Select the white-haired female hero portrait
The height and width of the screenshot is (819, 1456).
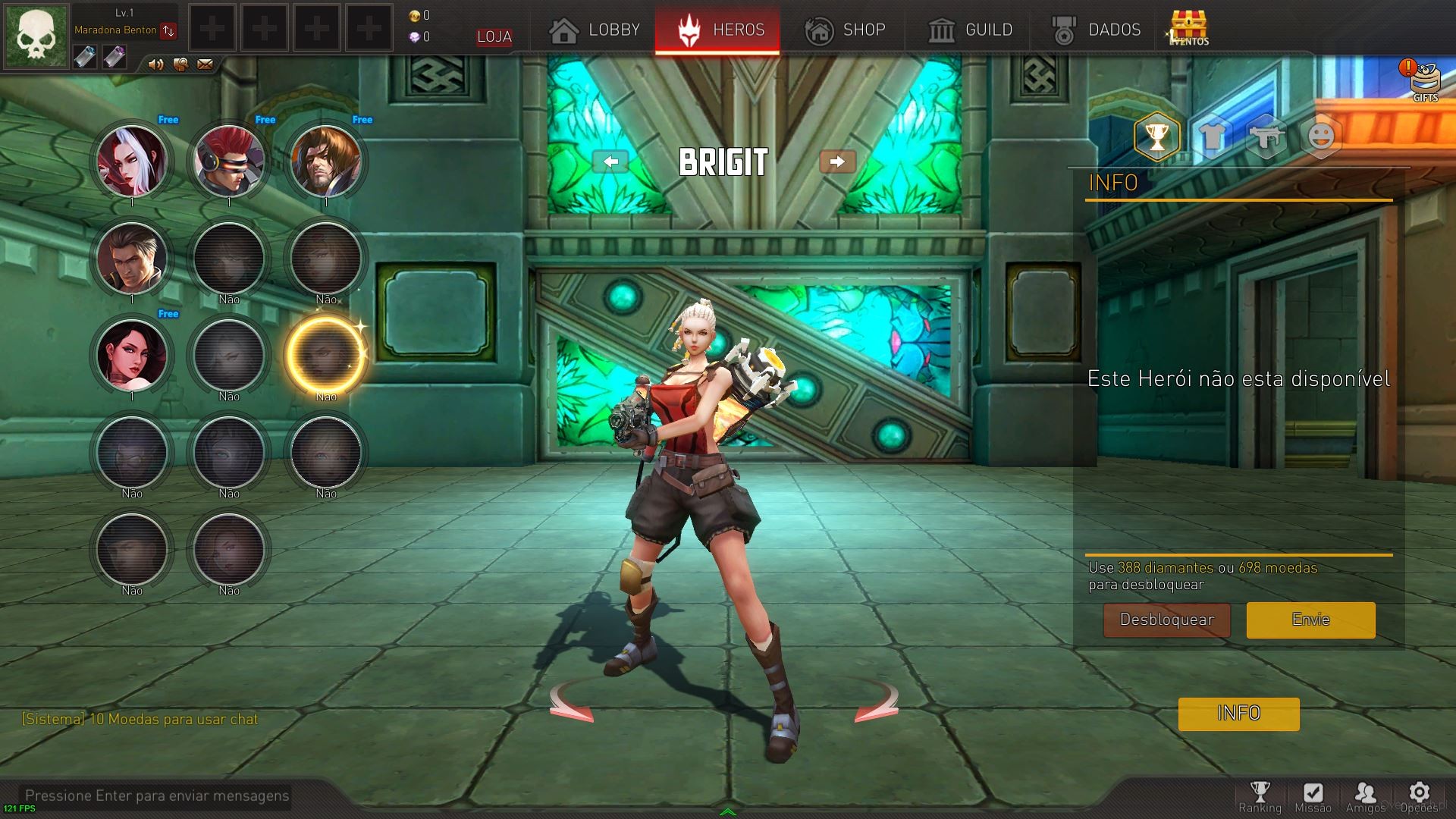[132, 161]
